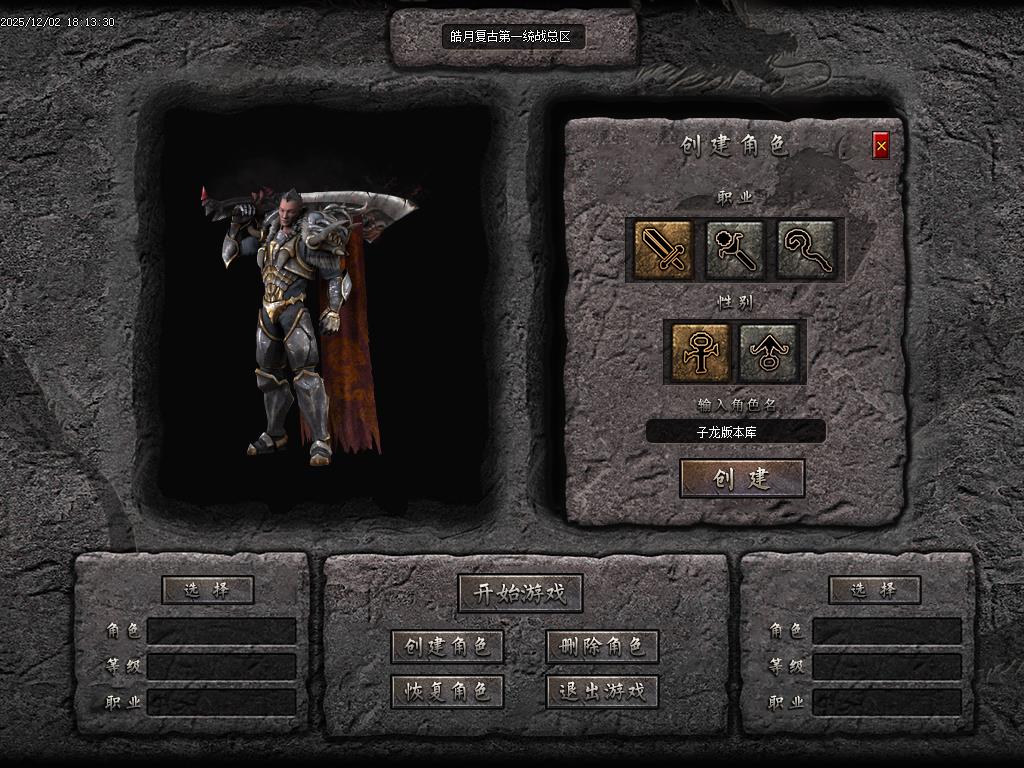Switch to the female gender icon
The height and width of the screenshot is (768, 1024).
coord(769,352)
